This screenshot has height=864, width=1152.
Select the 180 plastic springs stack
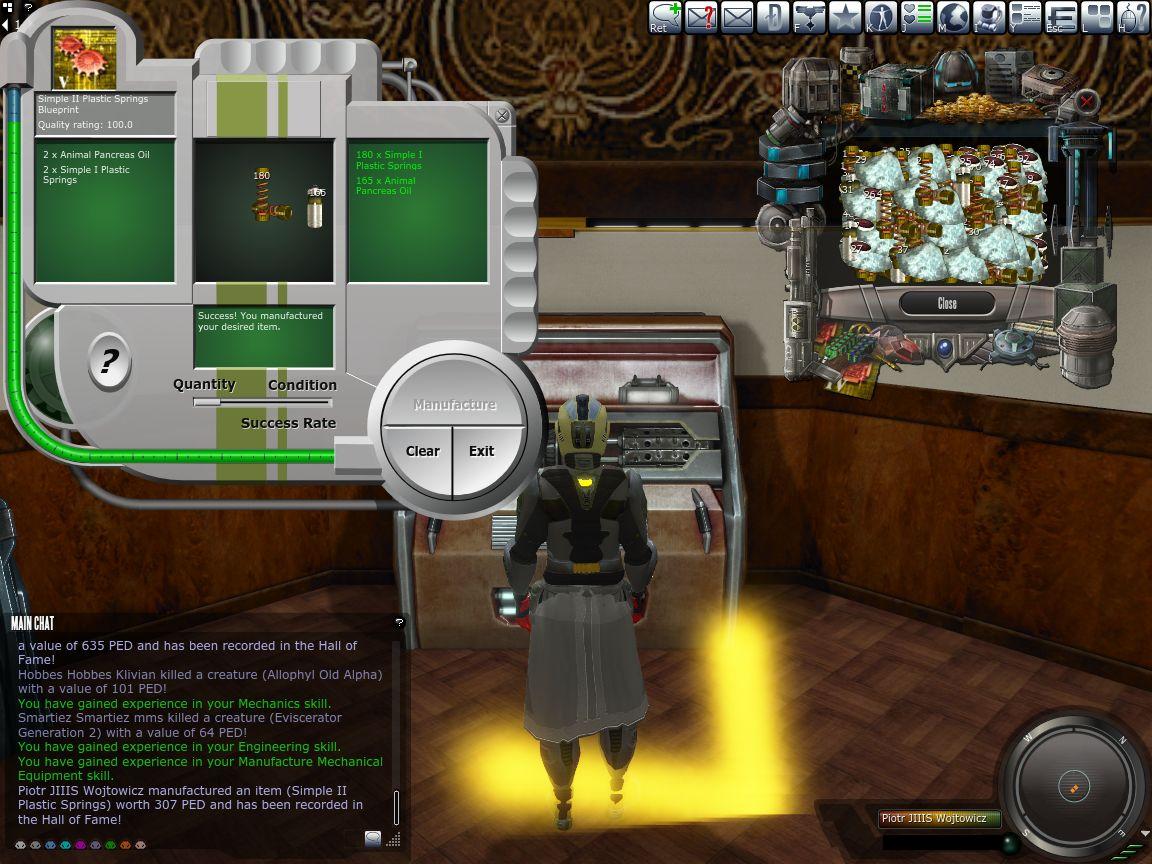272,199
